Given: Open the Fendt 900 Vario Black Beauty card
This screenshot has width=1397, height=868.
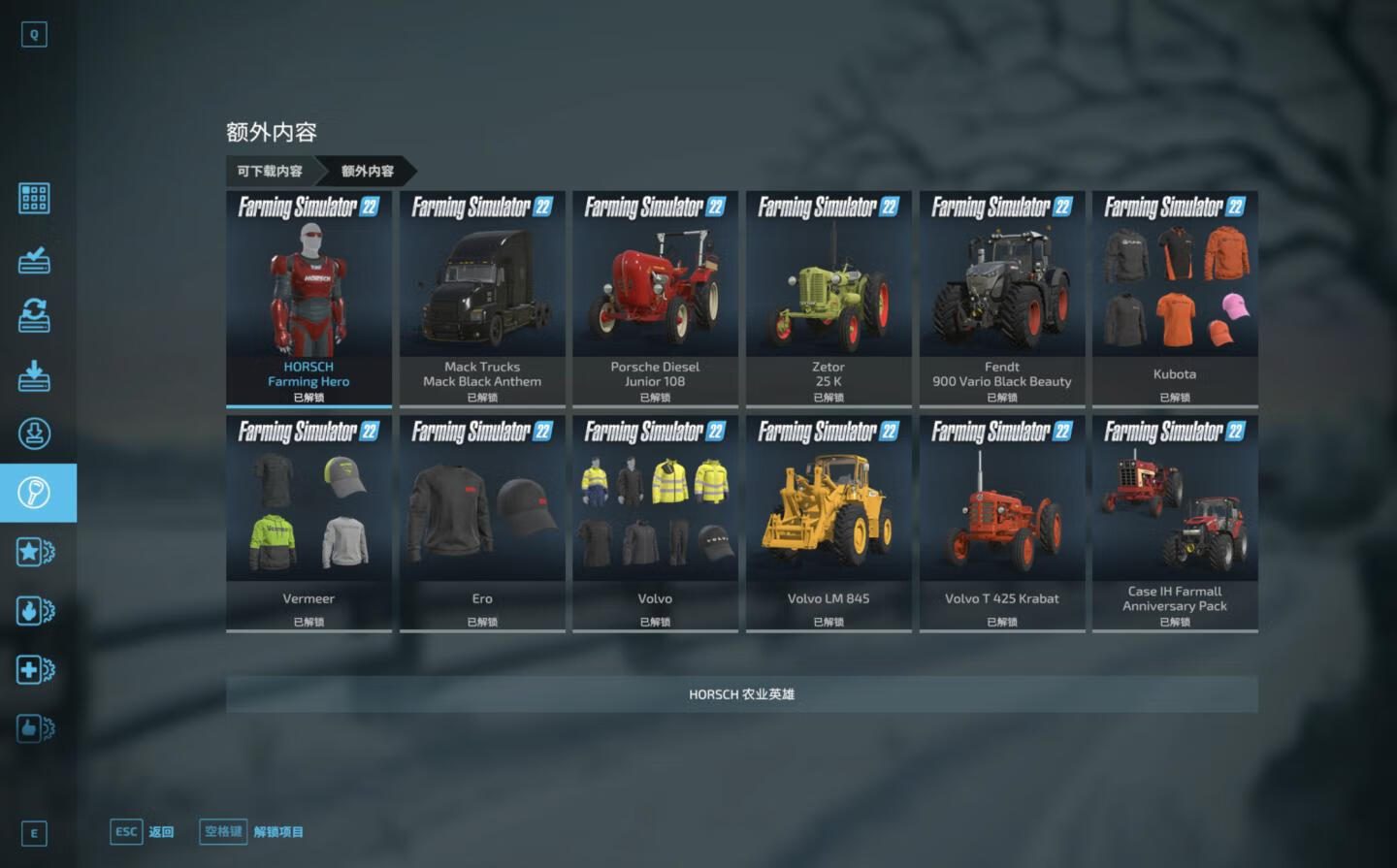Looking at the screenshot, I should click(x=1002, y=298).
